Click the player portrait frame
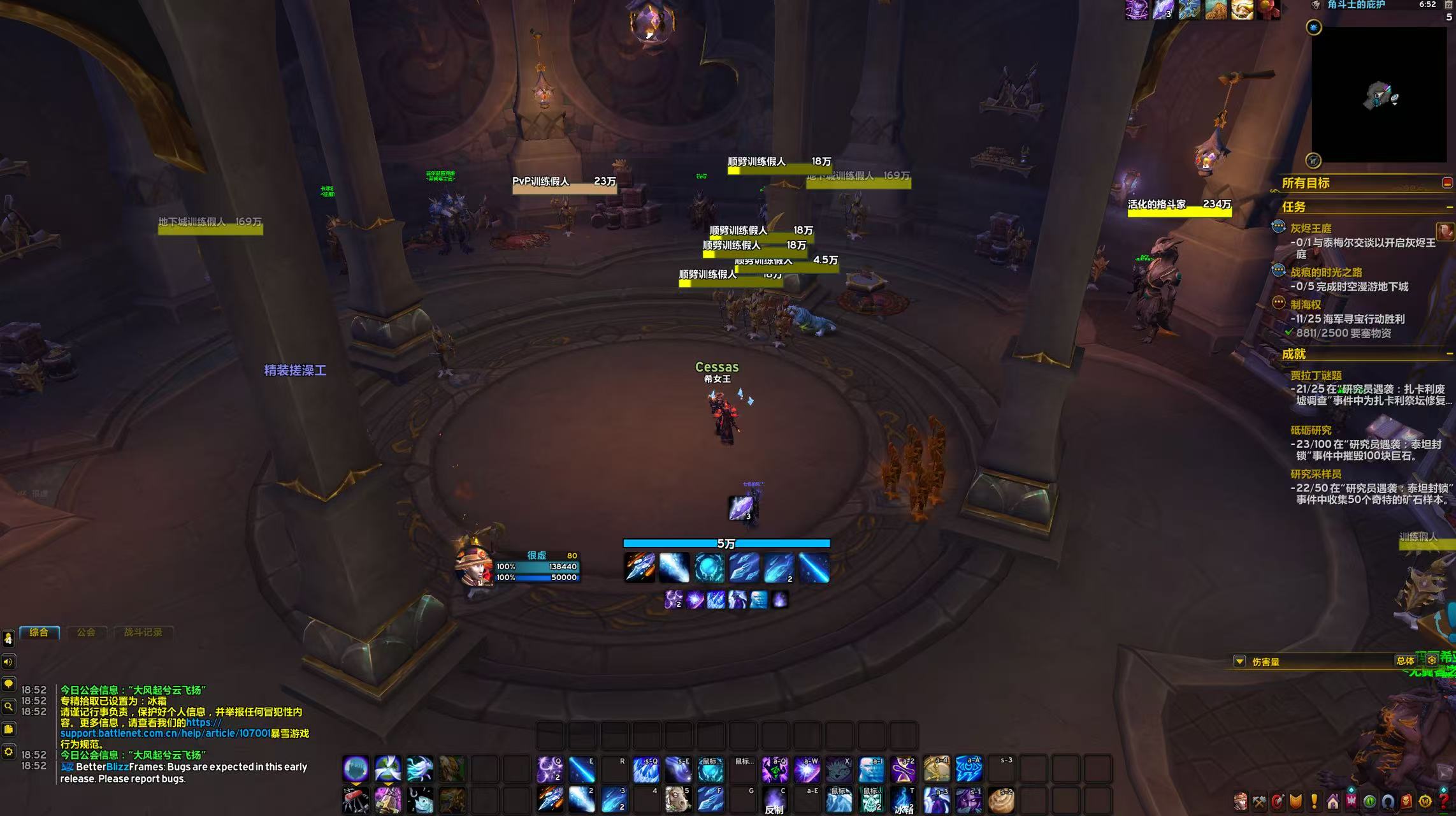The height and width of the screenshot is (816, 1456). (473, 566)
